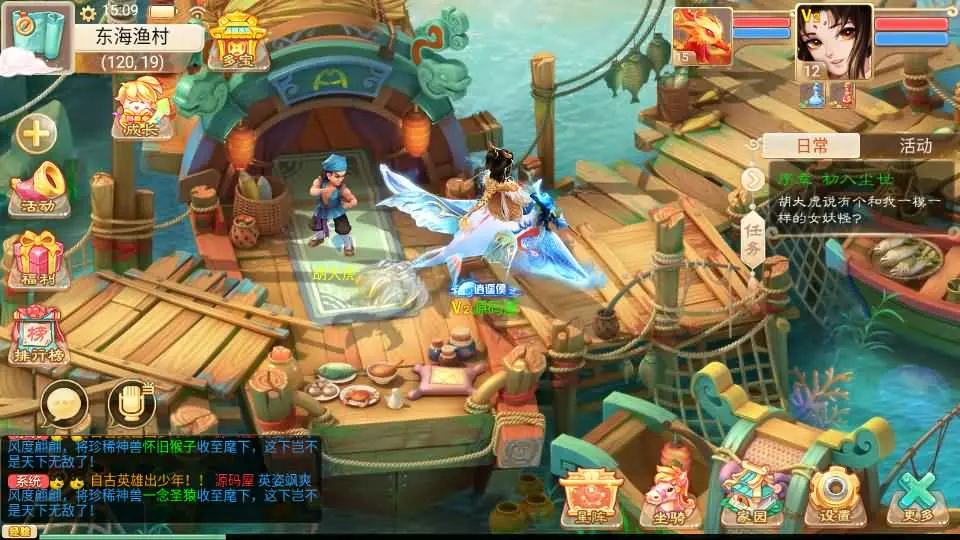Switch to the 日常 daily tab

tap(812, 146)
